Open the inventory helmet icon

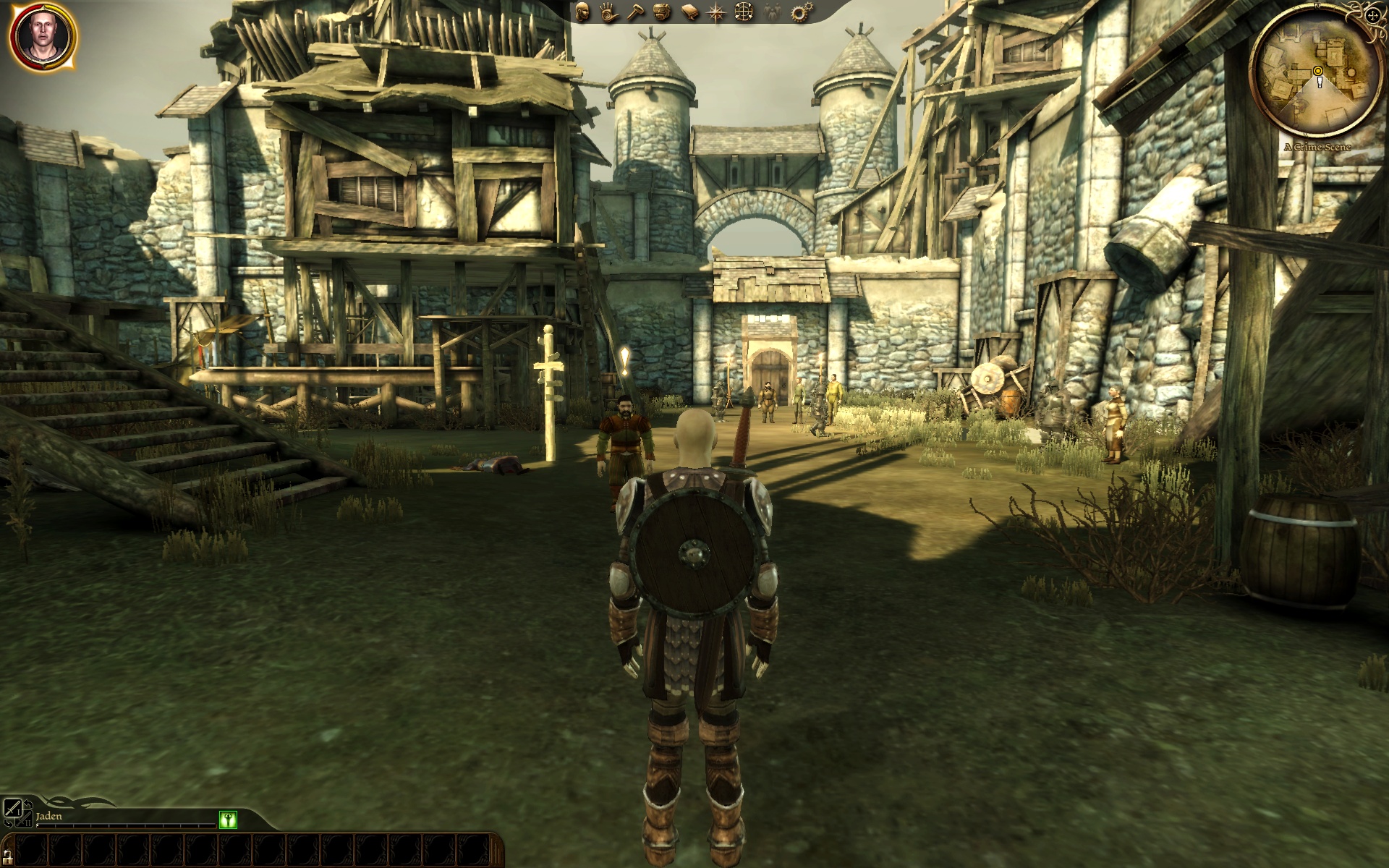660,12
